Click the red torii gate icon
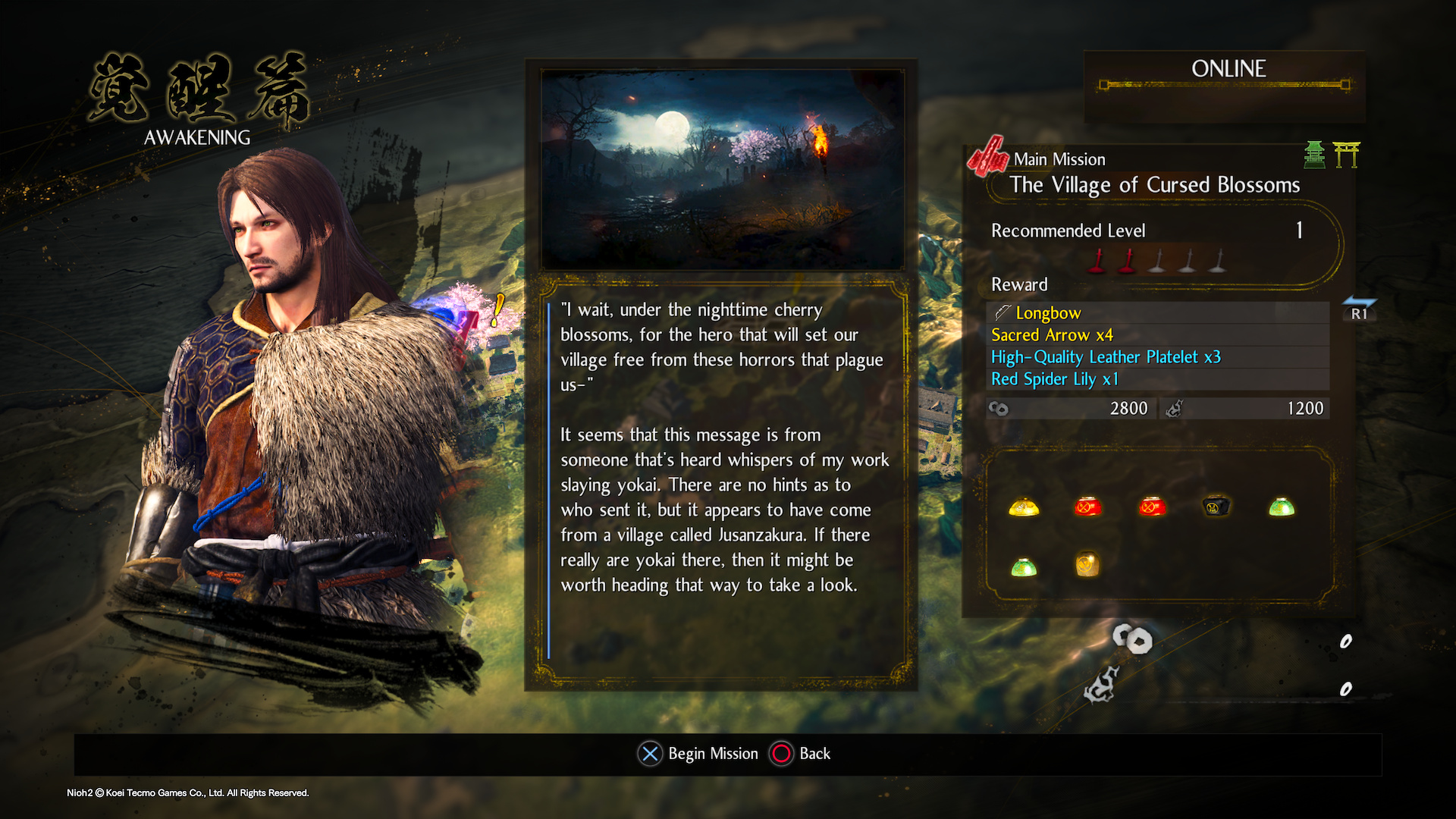 tap(1346, 155)
